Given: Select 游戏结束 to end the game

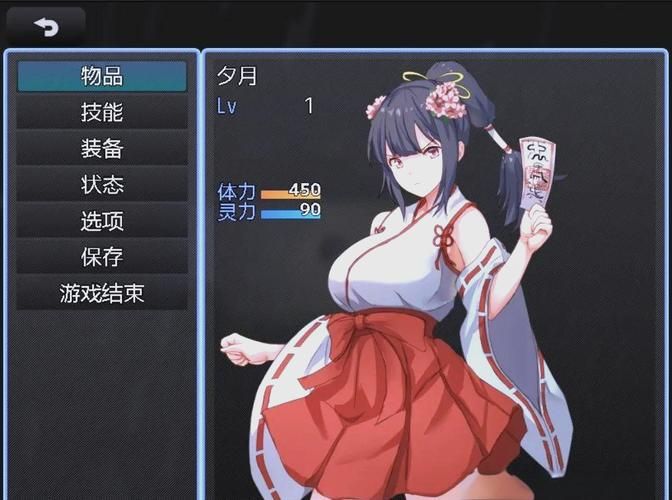Looking at the screenshot, I should (x=102, y=293).
